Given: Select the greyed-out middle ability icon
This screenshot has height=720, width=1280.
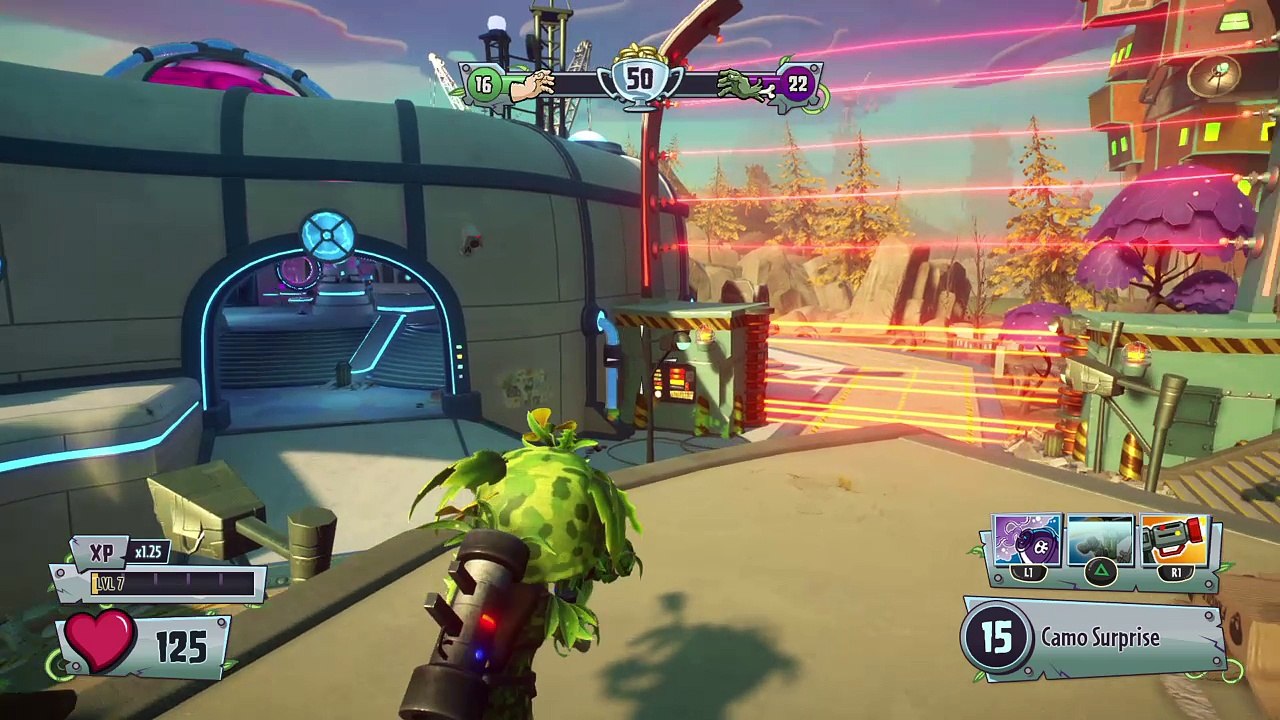Looking at the screenshot, I should (1100, 542).
